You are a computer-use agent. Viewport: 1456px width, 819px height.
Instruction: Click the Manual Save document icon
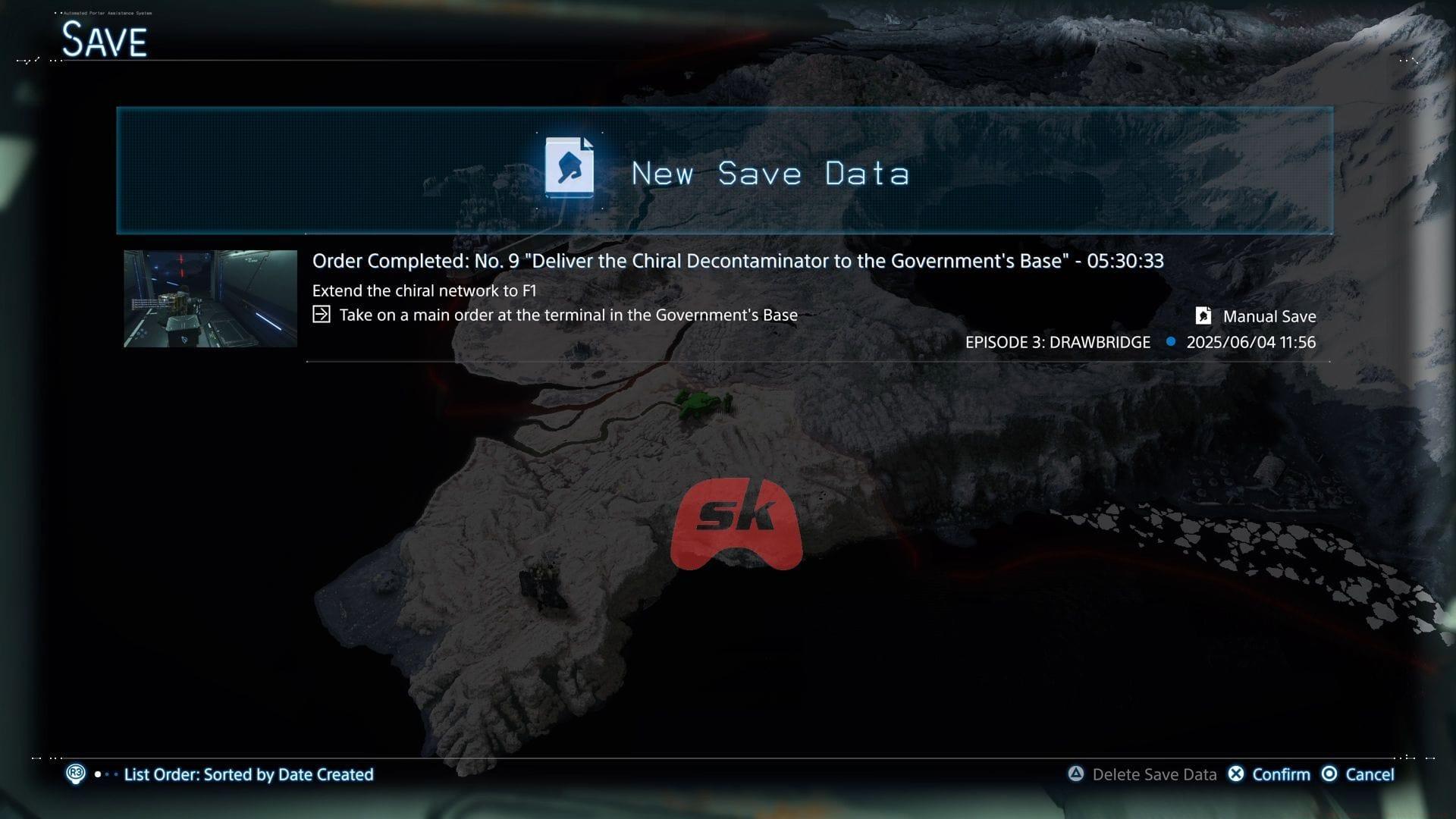pos(1202,316)
